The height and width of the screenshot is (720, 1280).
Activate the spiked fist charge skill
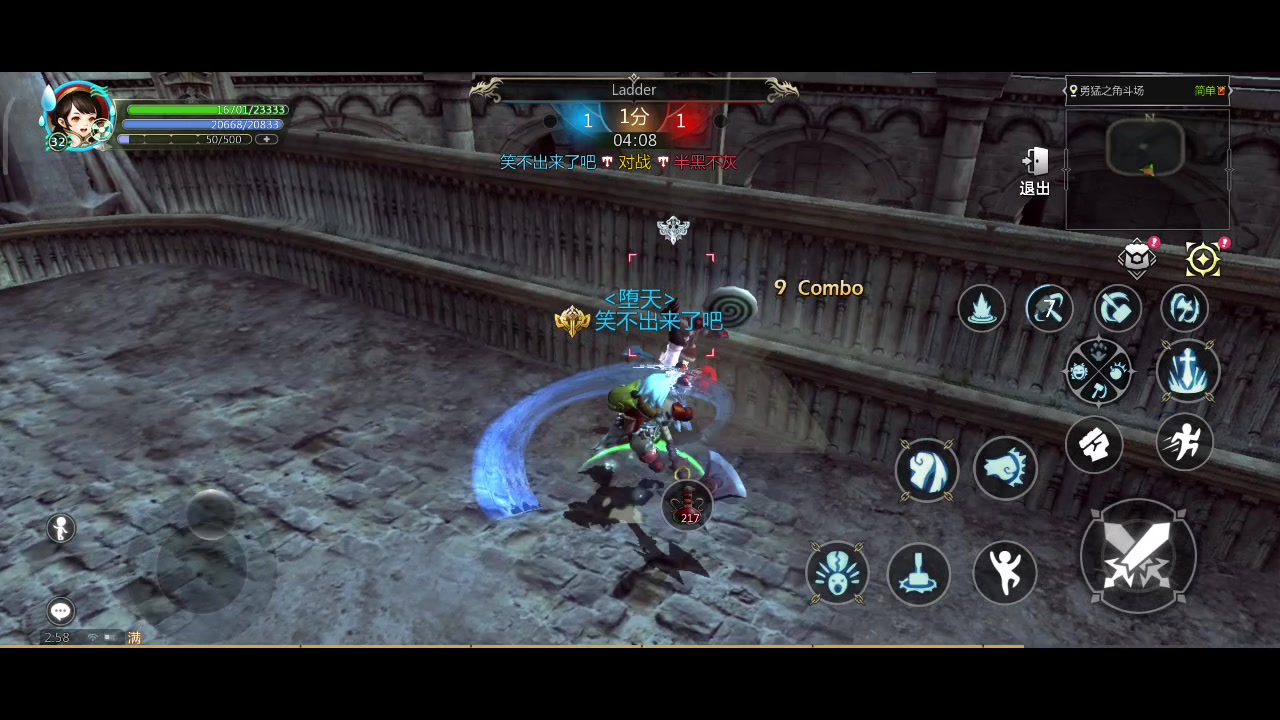click(1005, 468)
